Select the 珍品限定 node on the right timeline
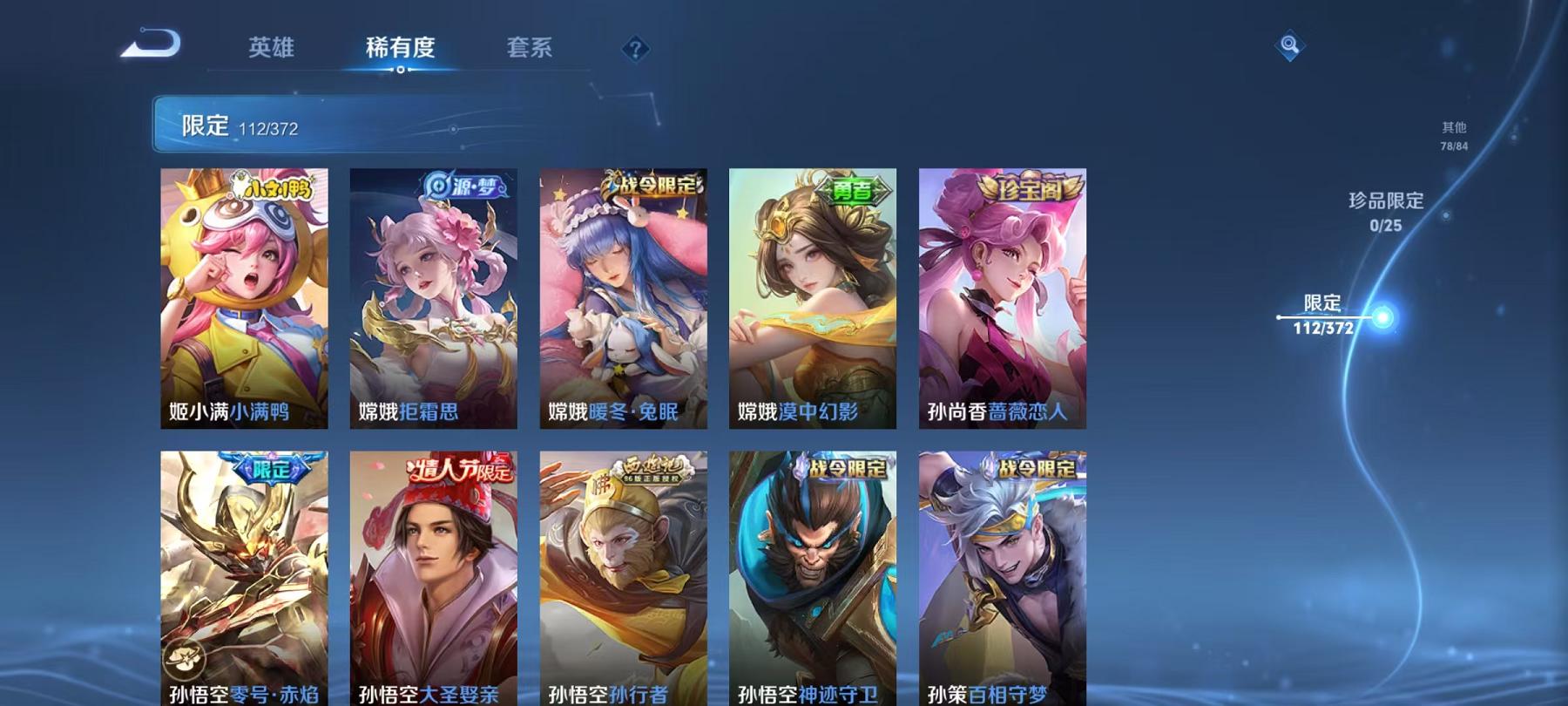Screen dimensions: 1568x706 (x=1383, y=213)
